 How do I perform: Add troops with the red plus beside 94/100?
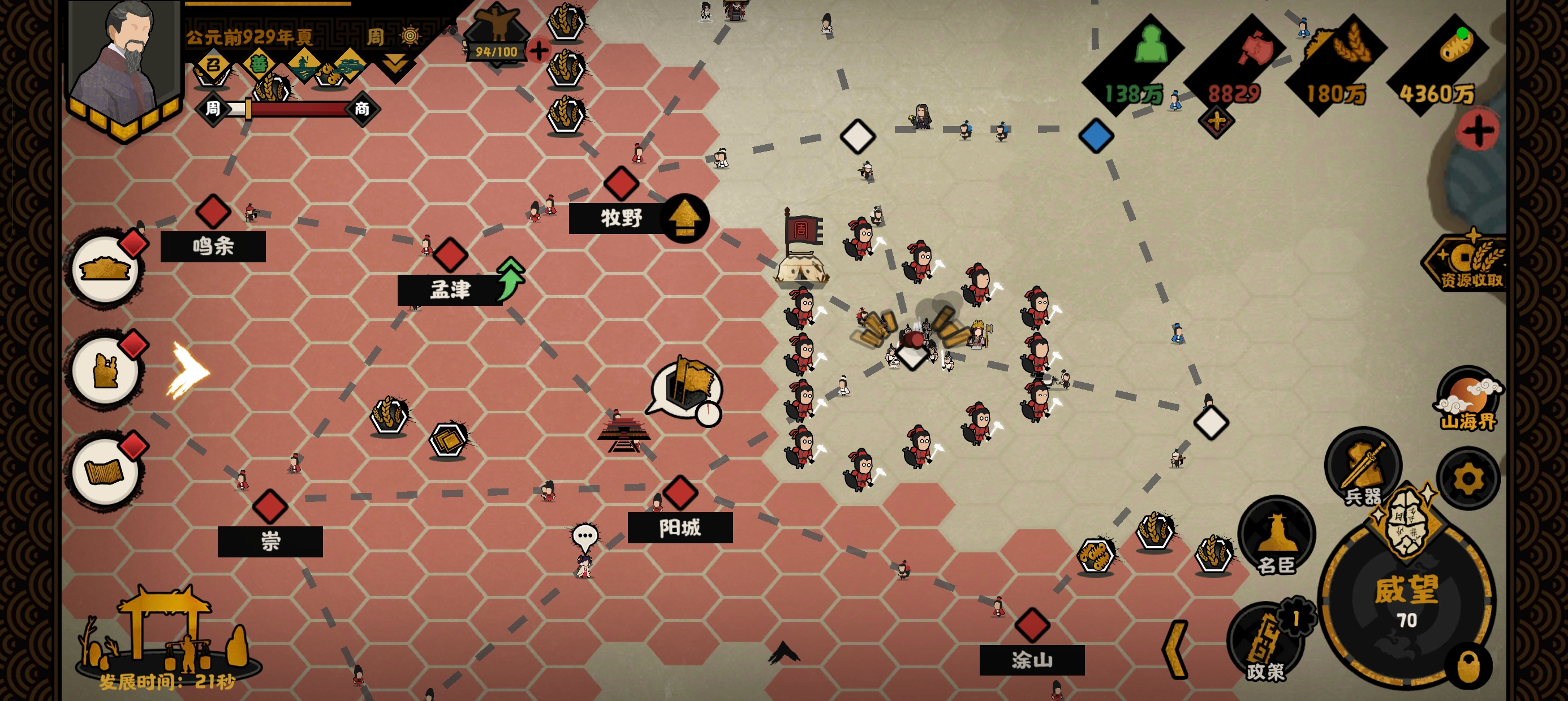539,50
